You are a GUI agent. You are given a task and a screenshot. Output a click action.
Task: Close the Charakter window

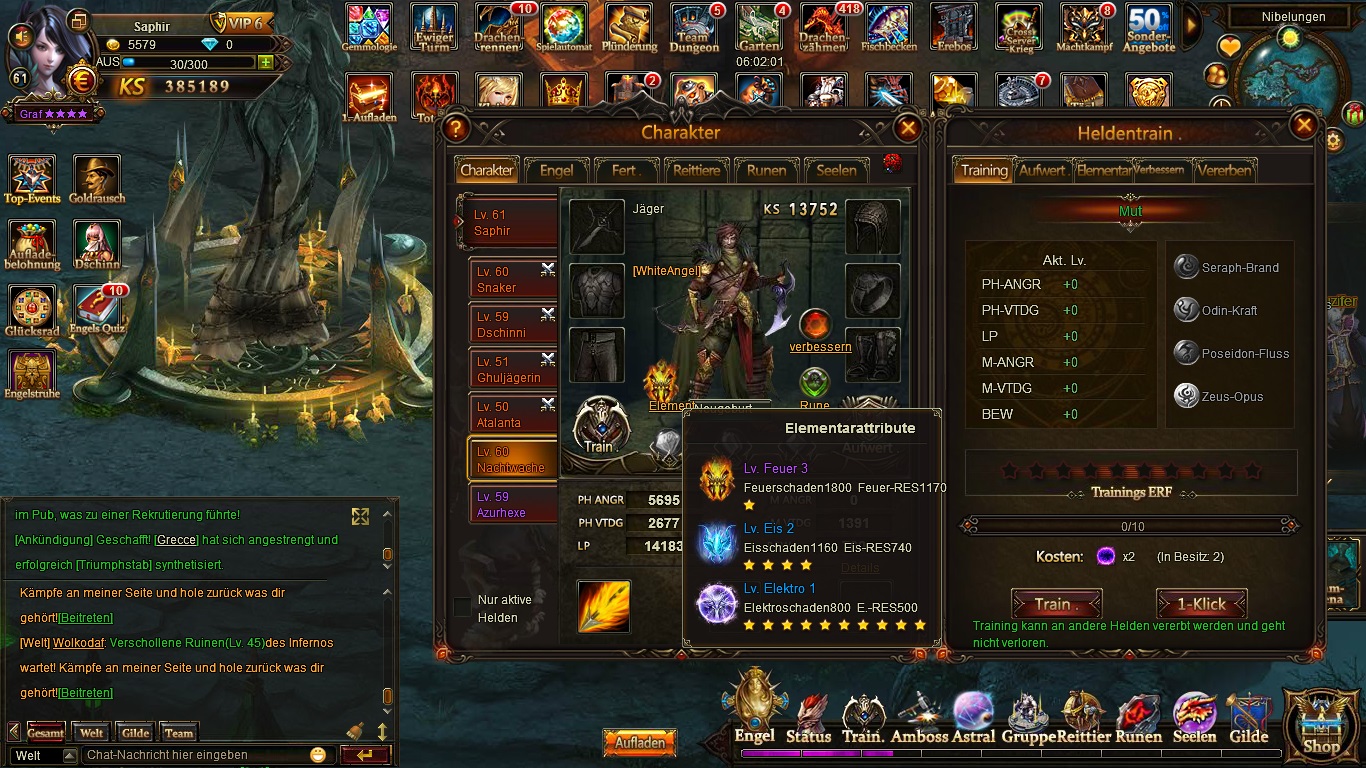point(907,128)
